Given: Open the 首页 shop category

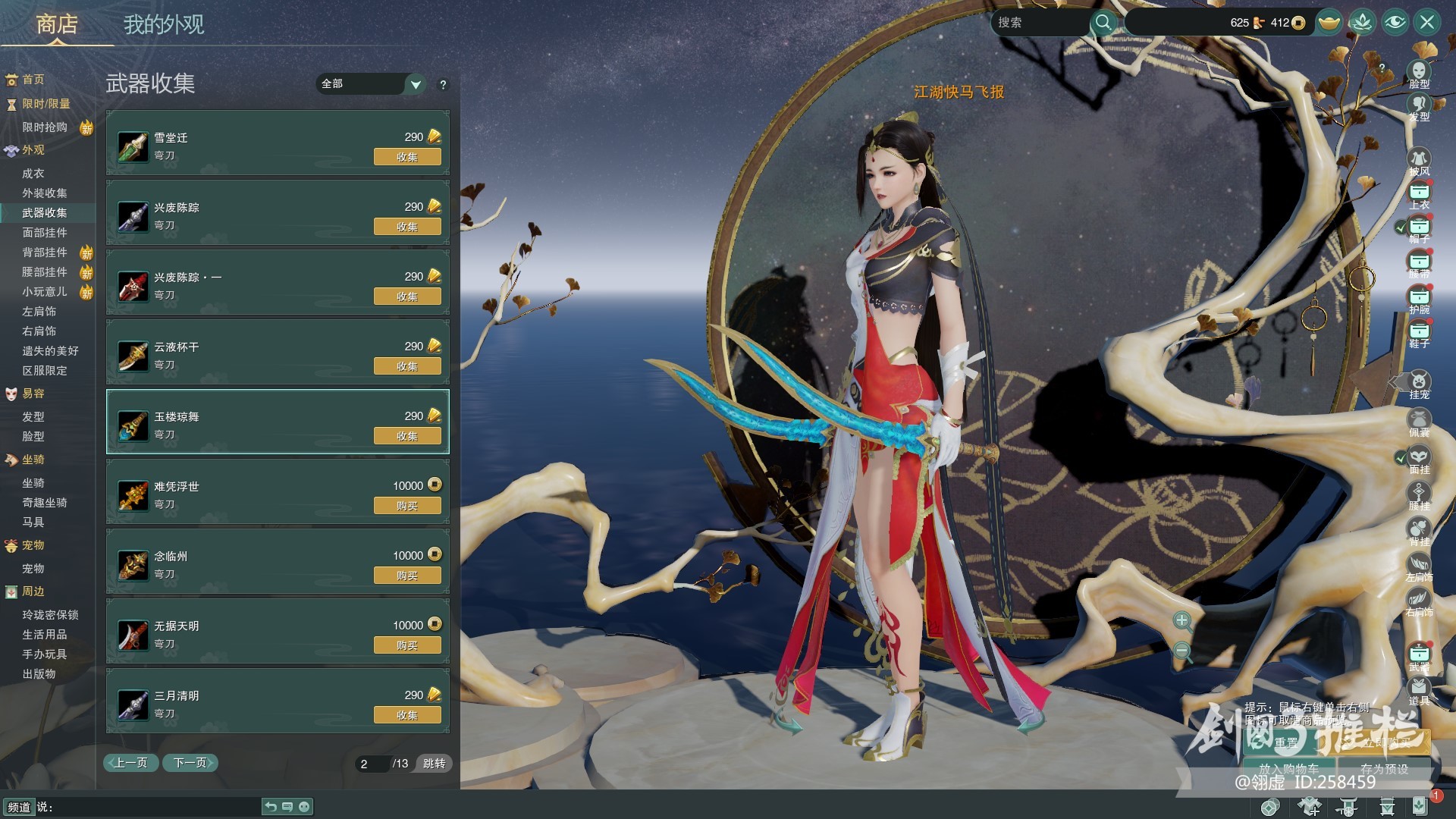Looking at the screenshot, I should coord(33,80).
